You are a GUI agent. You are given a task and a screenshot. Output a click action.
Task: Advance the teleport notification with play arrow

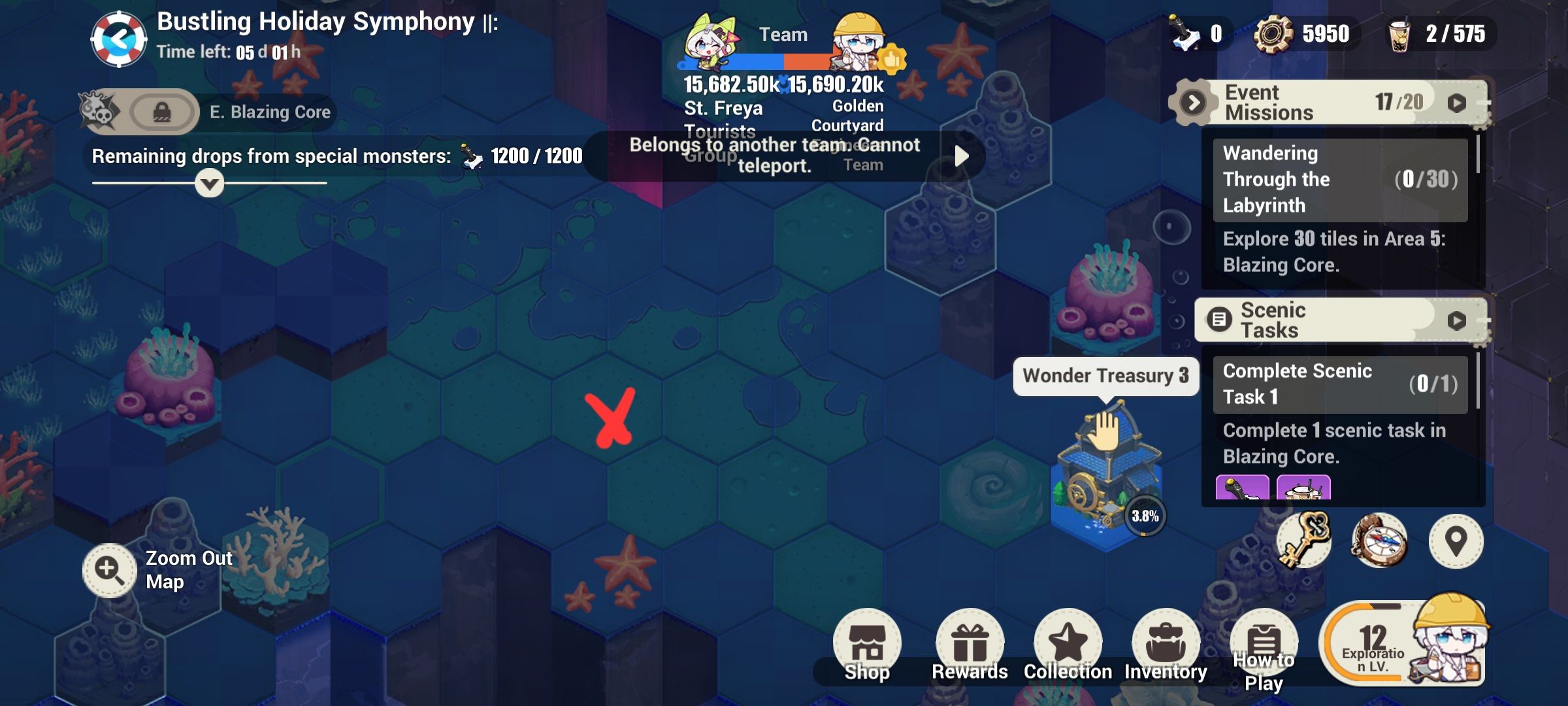[x=960, y=156]
